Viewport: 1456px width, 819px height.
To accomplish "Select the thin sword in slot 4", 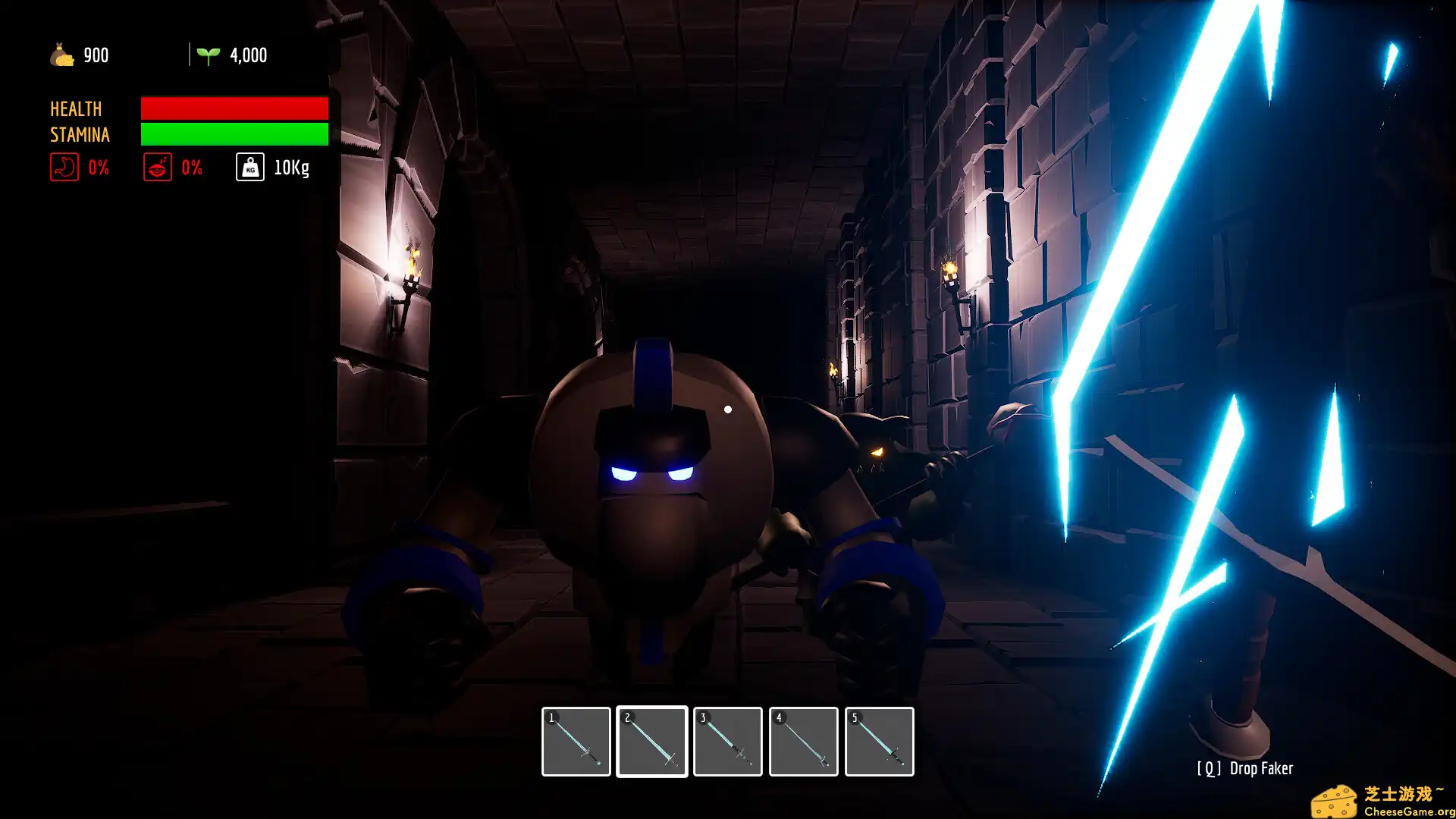I will tap(804, 741).
